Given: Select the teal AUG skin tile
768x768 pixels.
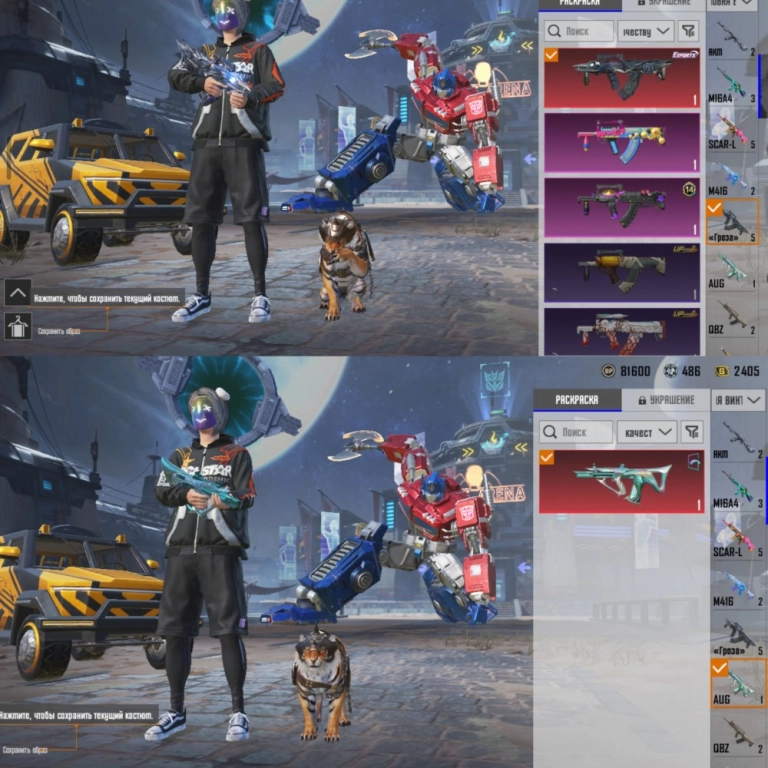Looking at the screenshot, I should [x=621, y=482].
